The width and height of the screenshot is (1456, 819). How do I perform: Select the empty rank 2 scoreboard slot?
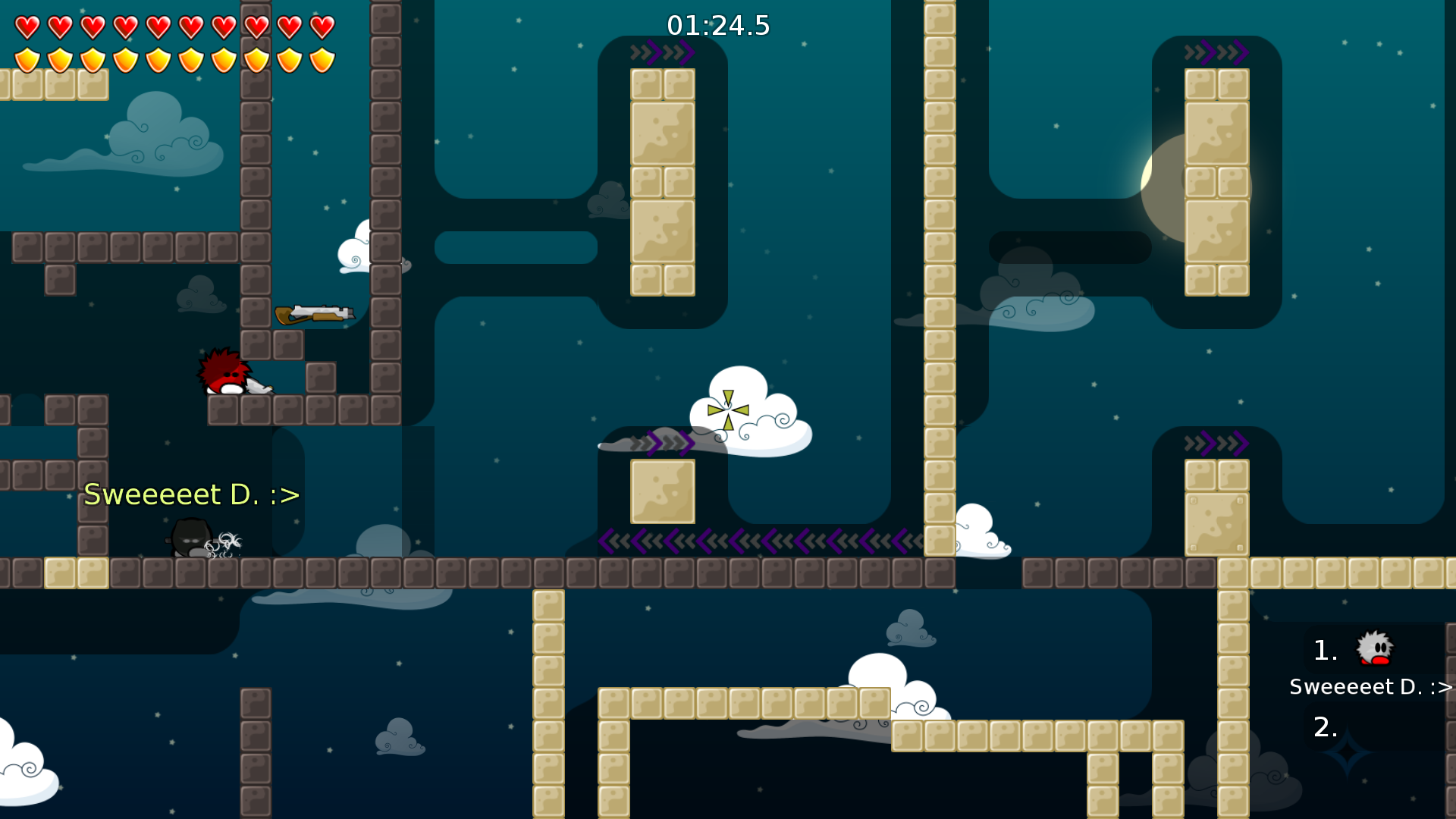1326,728
